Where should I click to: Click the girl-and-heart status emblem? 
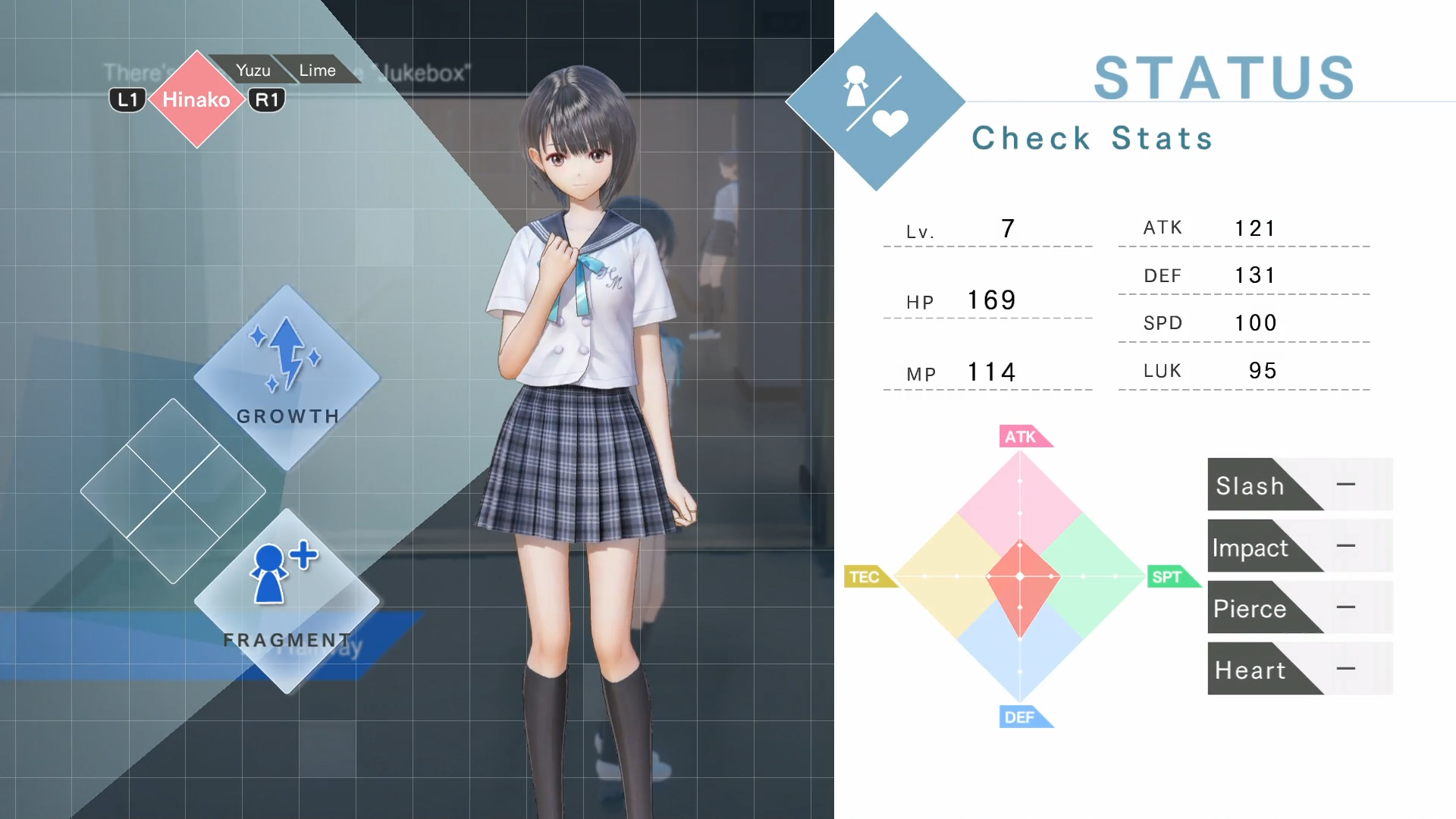click(x=876, y=102)
